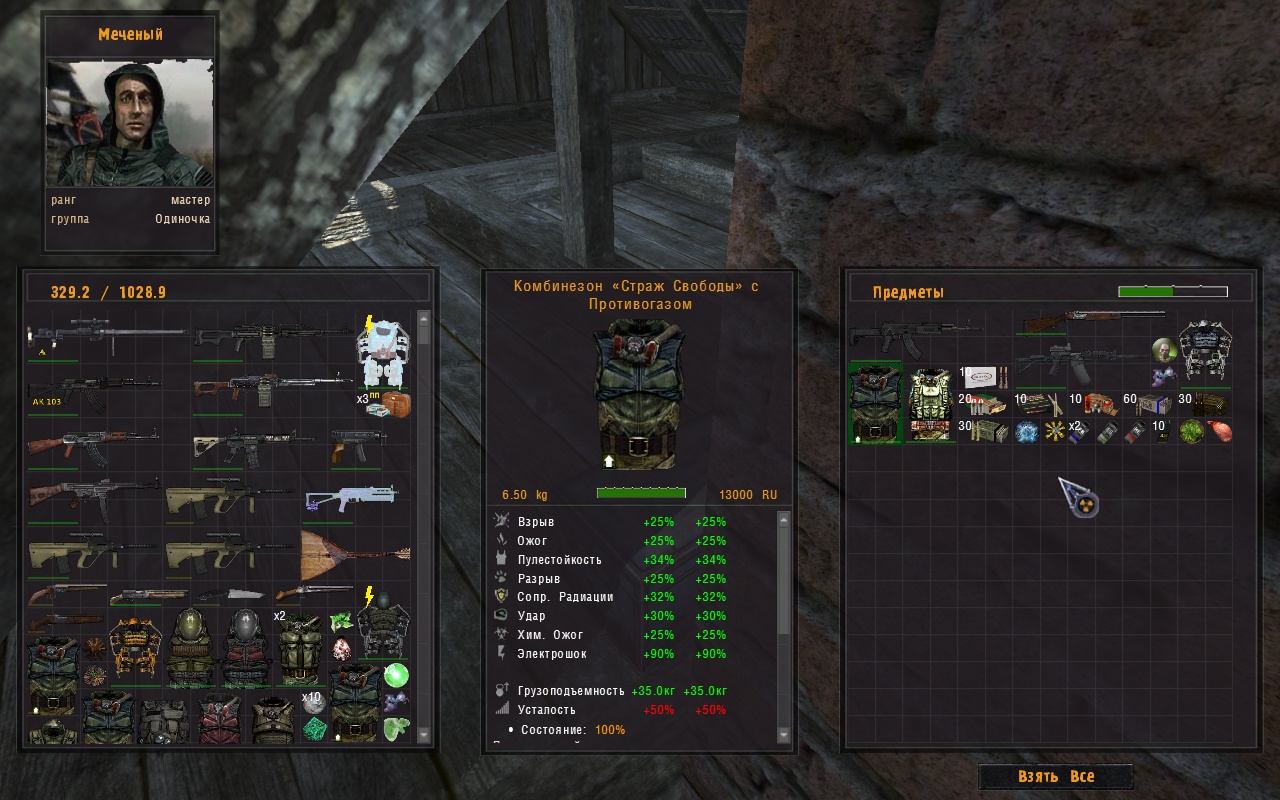This screenshot has width=1280, height=800.
Task: Click the "Взять Все" take-all button
Action: click(x=1055, y=777)
